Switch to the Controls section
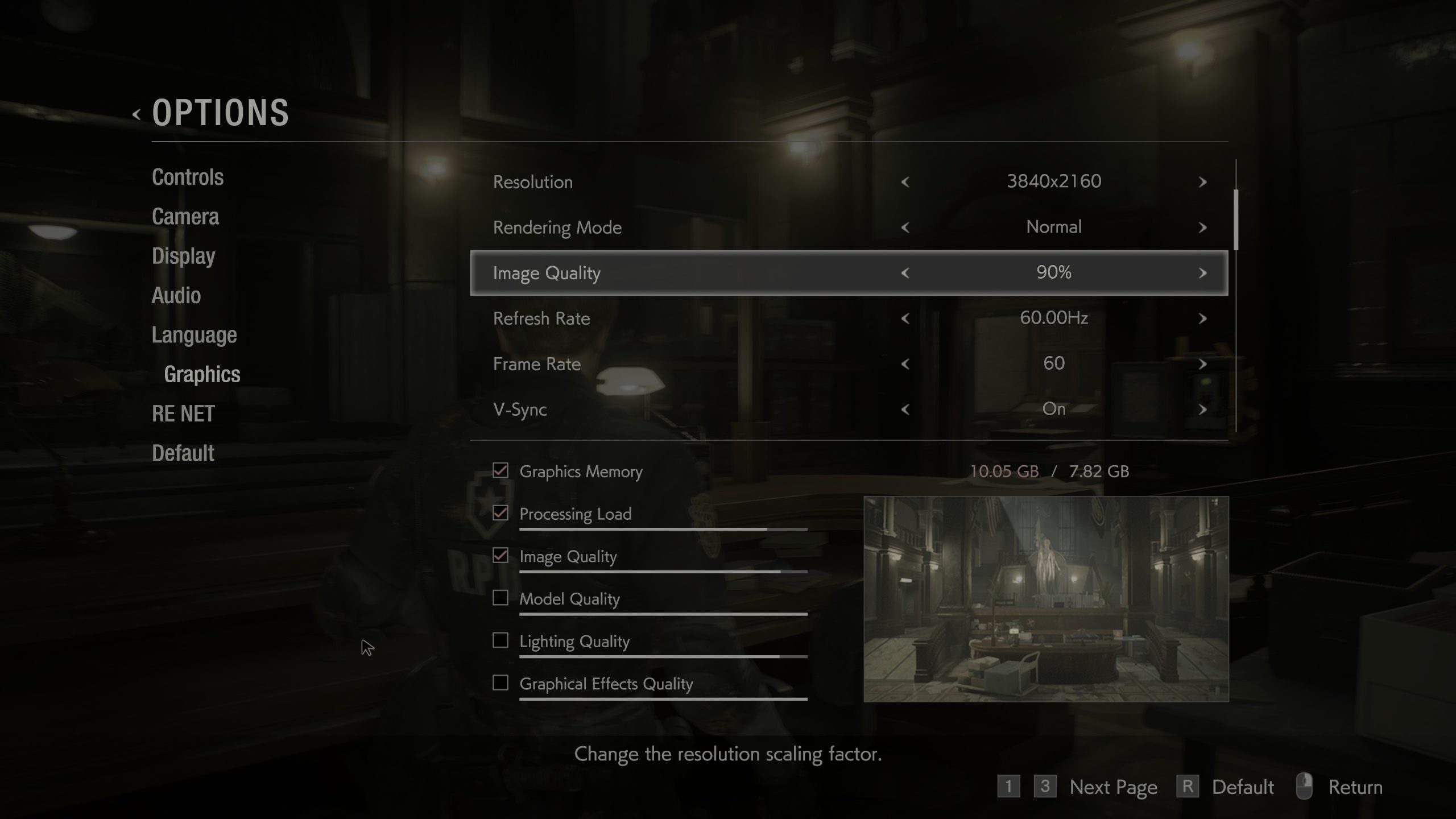This screenshot has height=819, width=1456. tap(187, 177)
